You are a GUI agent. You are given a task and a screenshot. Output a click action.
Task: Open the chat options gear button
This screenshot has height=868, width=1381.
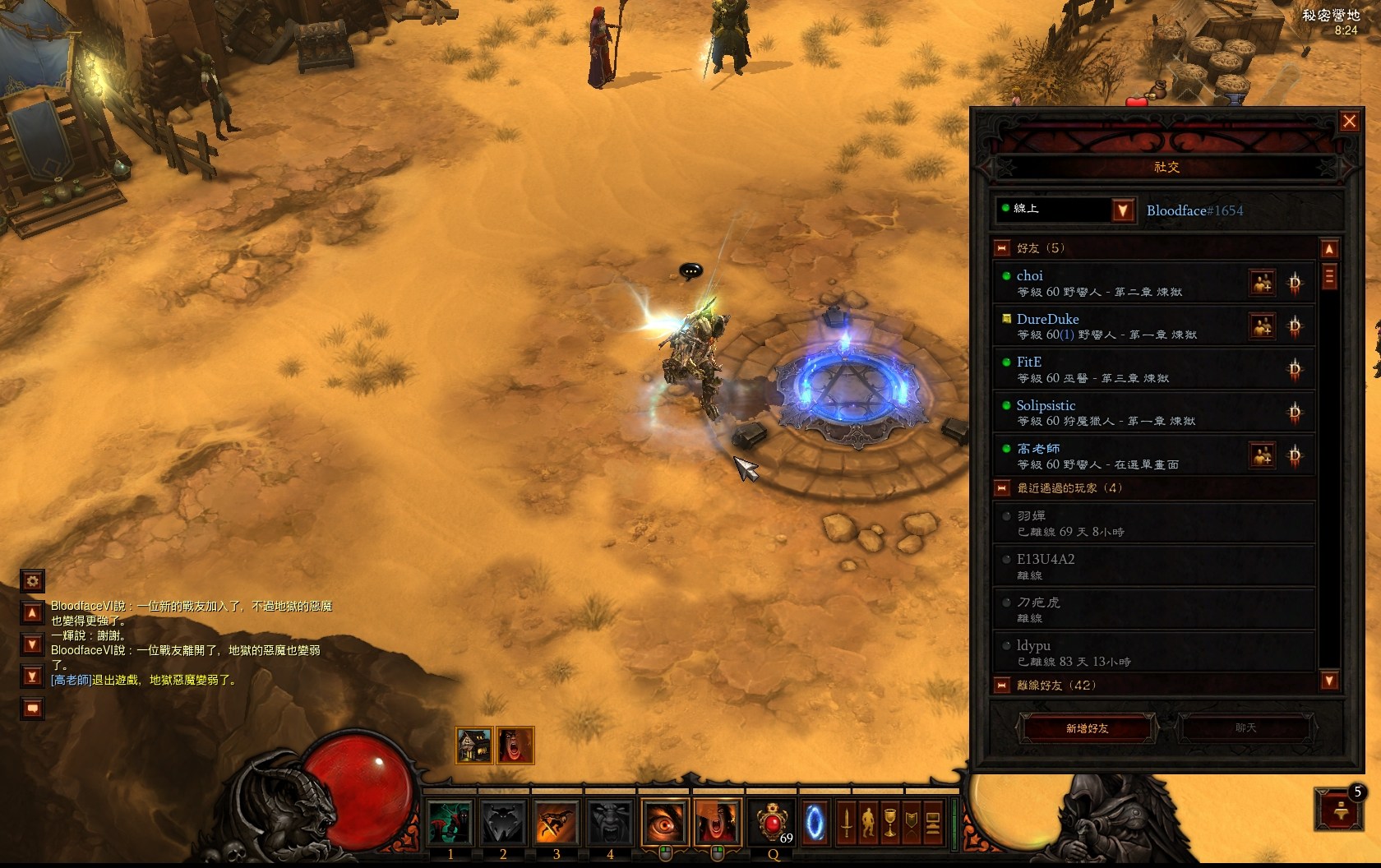[x=32, y=581]
